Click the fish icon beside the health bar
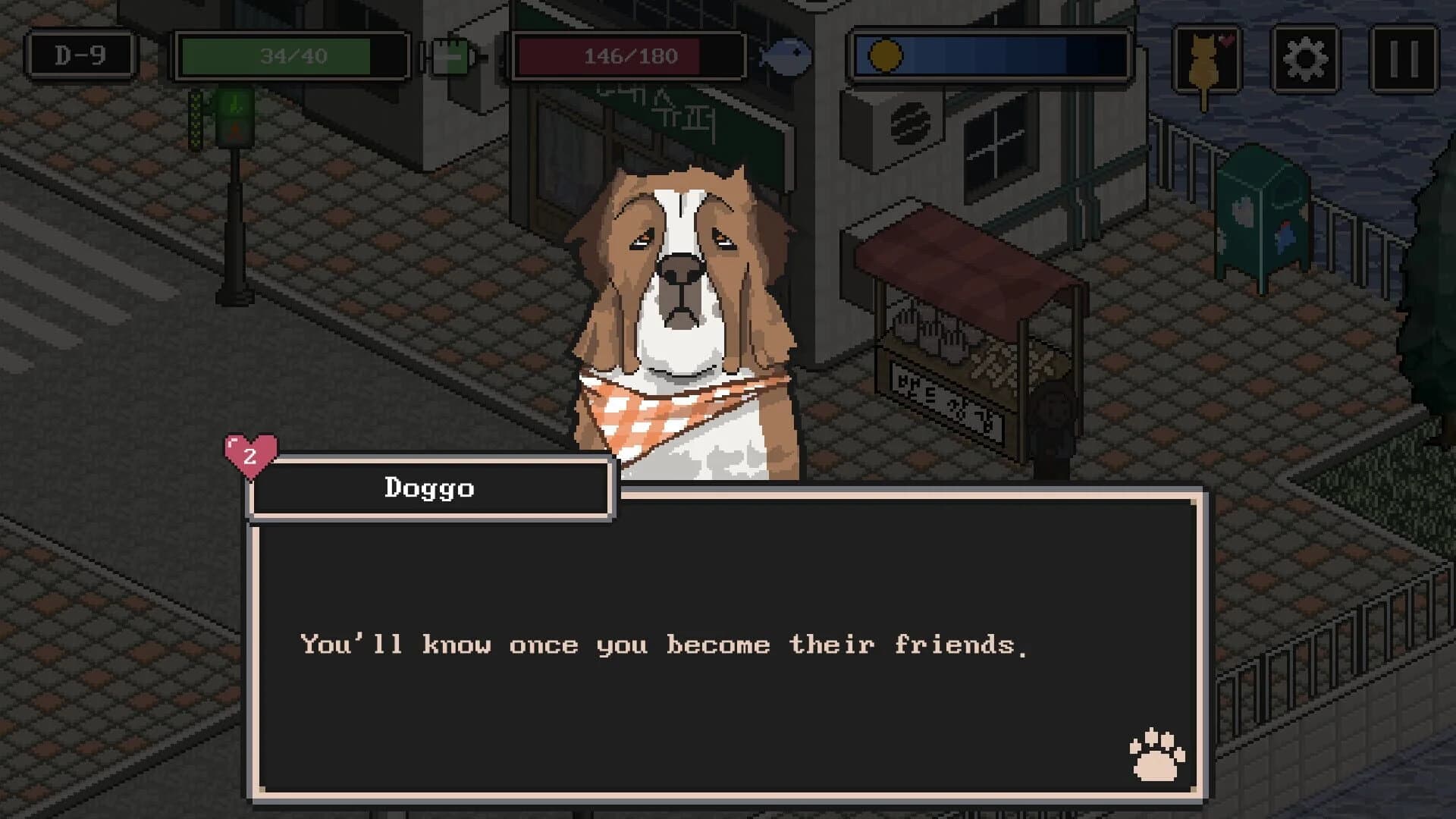The height and width of the screenshot is (819, 1456). (786, 58)
